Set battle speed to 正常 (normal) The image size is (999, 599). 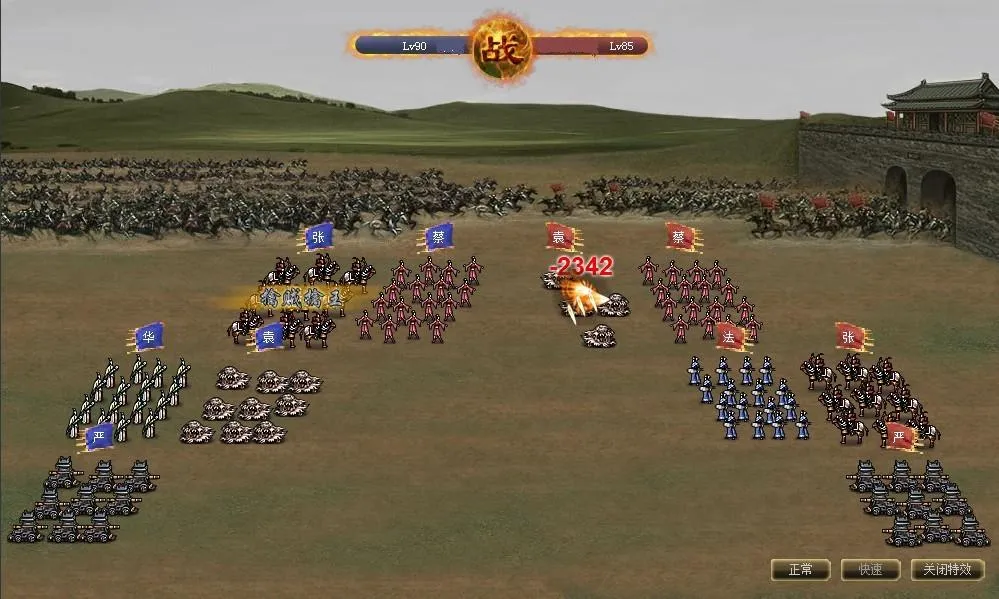pos(800,570)
